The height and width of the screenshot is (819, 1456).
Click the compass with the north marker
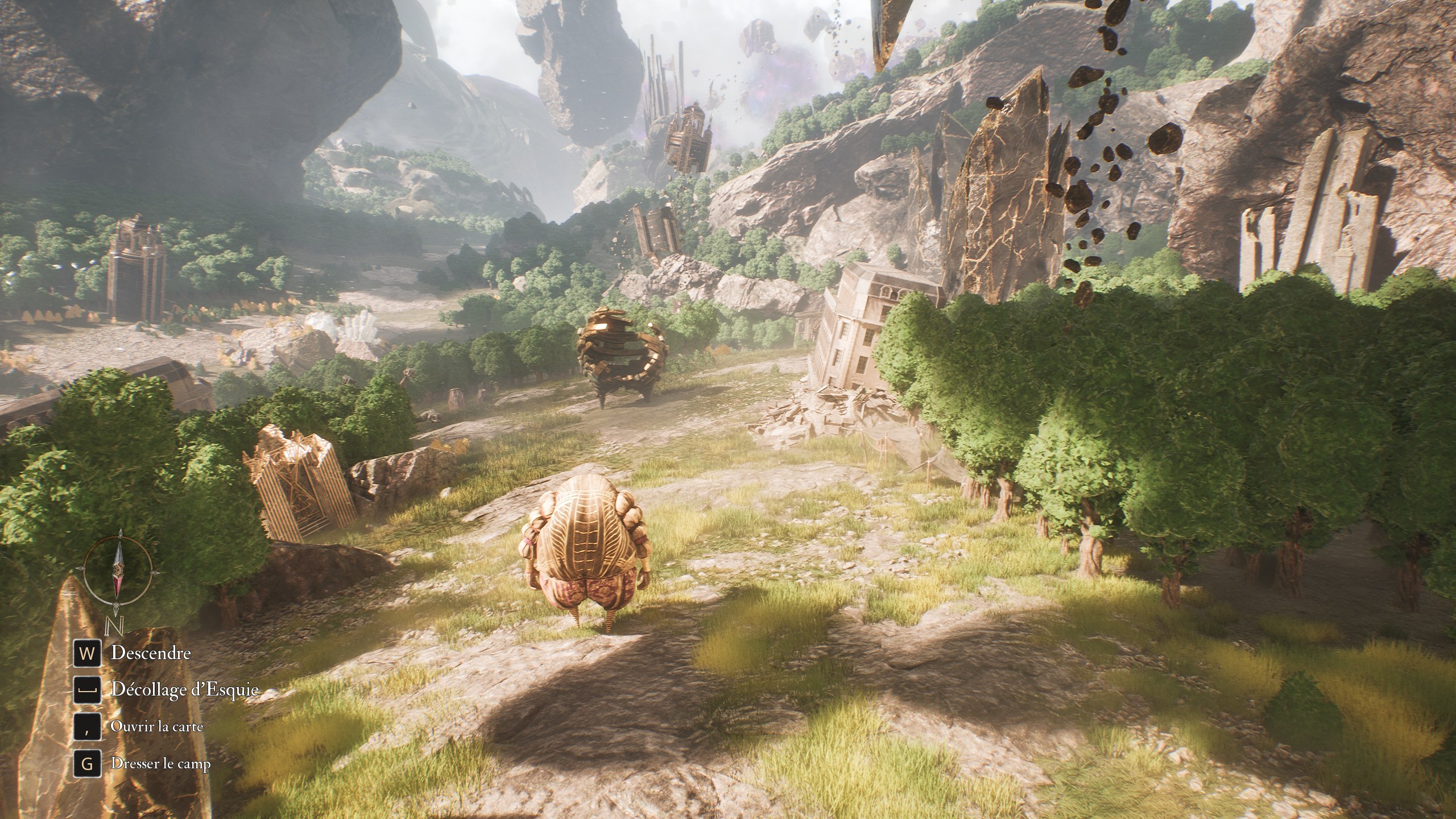pyautogui.click(x=118, y=571)
